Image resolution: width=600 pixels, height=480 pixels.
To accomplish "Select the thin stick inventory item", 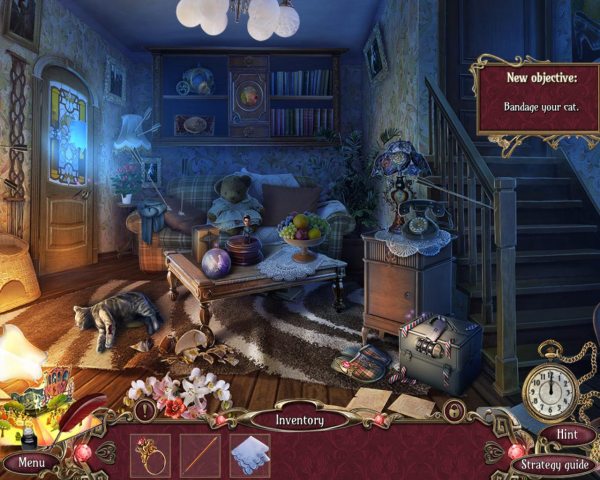I will (x=200, y=454).
